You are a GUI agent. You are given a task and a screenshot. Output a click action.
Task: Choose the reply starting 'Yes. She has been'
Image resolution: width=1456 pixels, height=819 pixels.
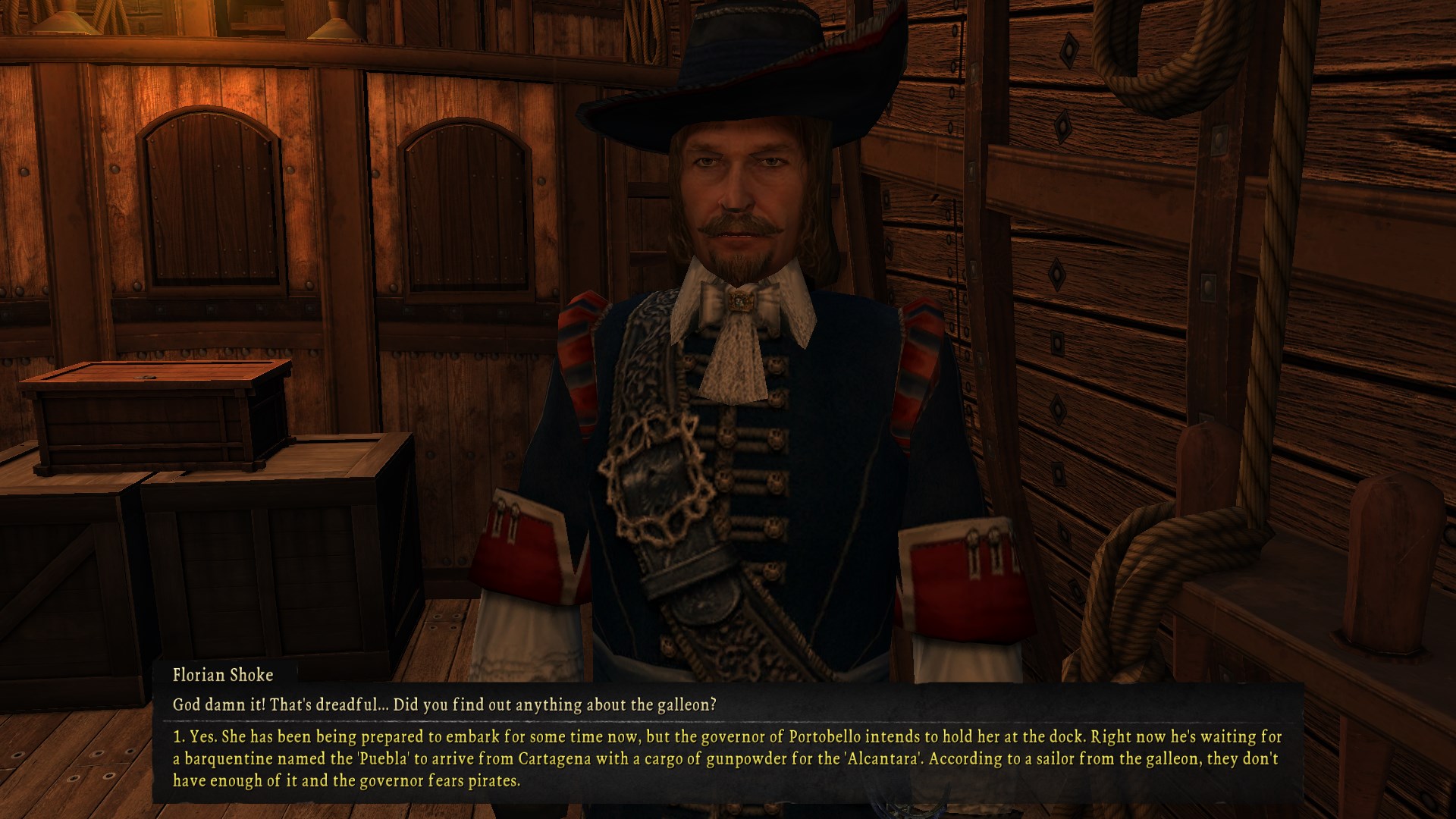tap(726, 758)
